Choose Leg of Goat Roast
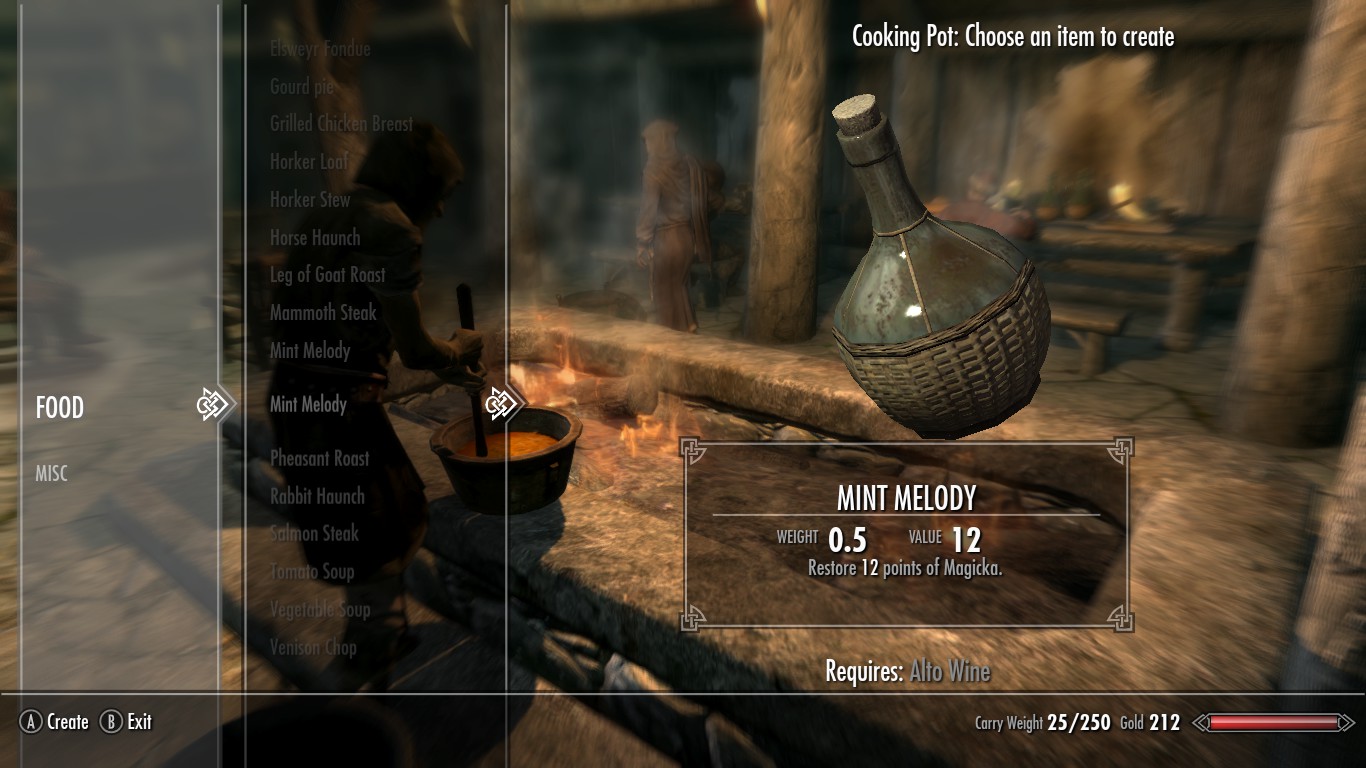 pos(327,275)
